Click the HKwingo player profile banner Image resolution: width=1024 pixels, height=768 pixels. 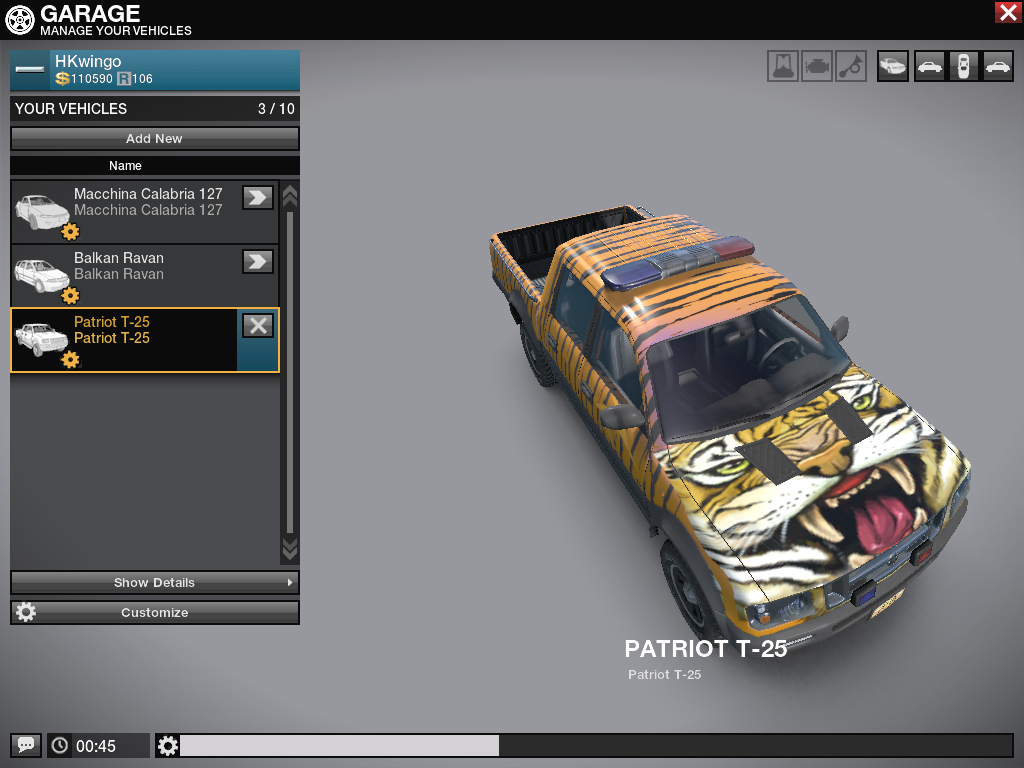click(155, 70)
